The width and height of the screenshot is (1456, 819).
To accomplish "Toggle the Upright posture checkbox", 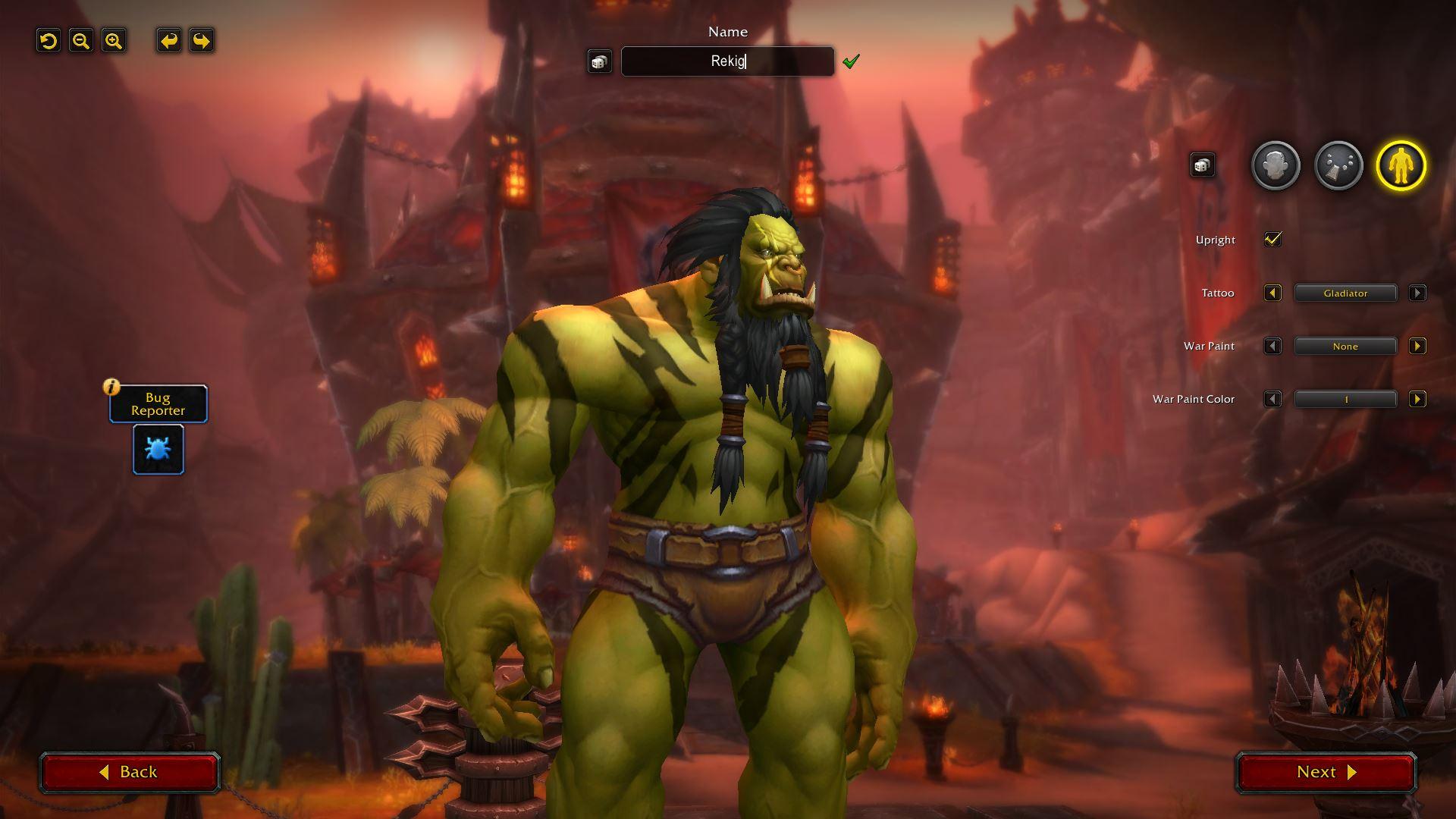I will pyautogui.click(x=1272, y=240).
